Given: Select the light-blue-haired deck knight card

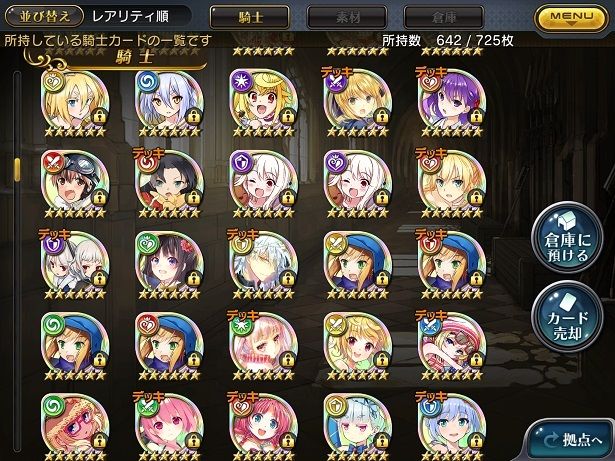Looking at the screenshot, I should 451,425.
